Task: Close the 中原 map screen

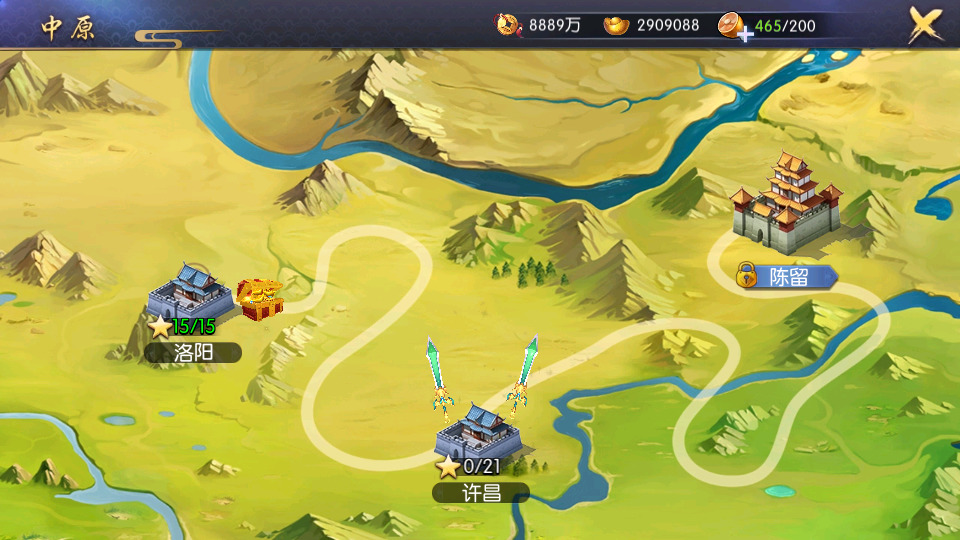Action: (926, 25)
